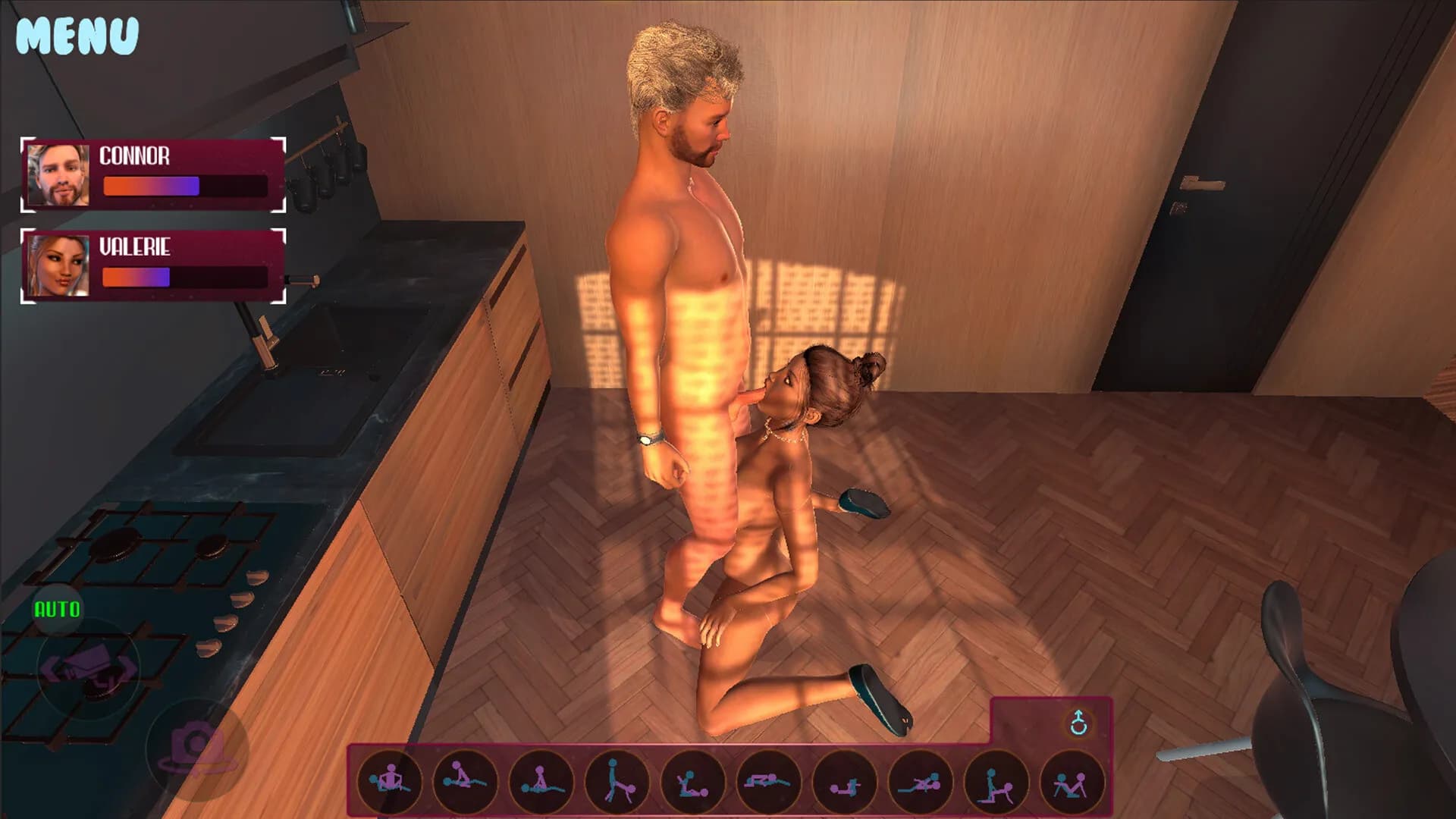Image resolution: width=1456 pixels, height=819 pixels.
Task: Select the fifth sitting pose icon
Action: (691, 781)
